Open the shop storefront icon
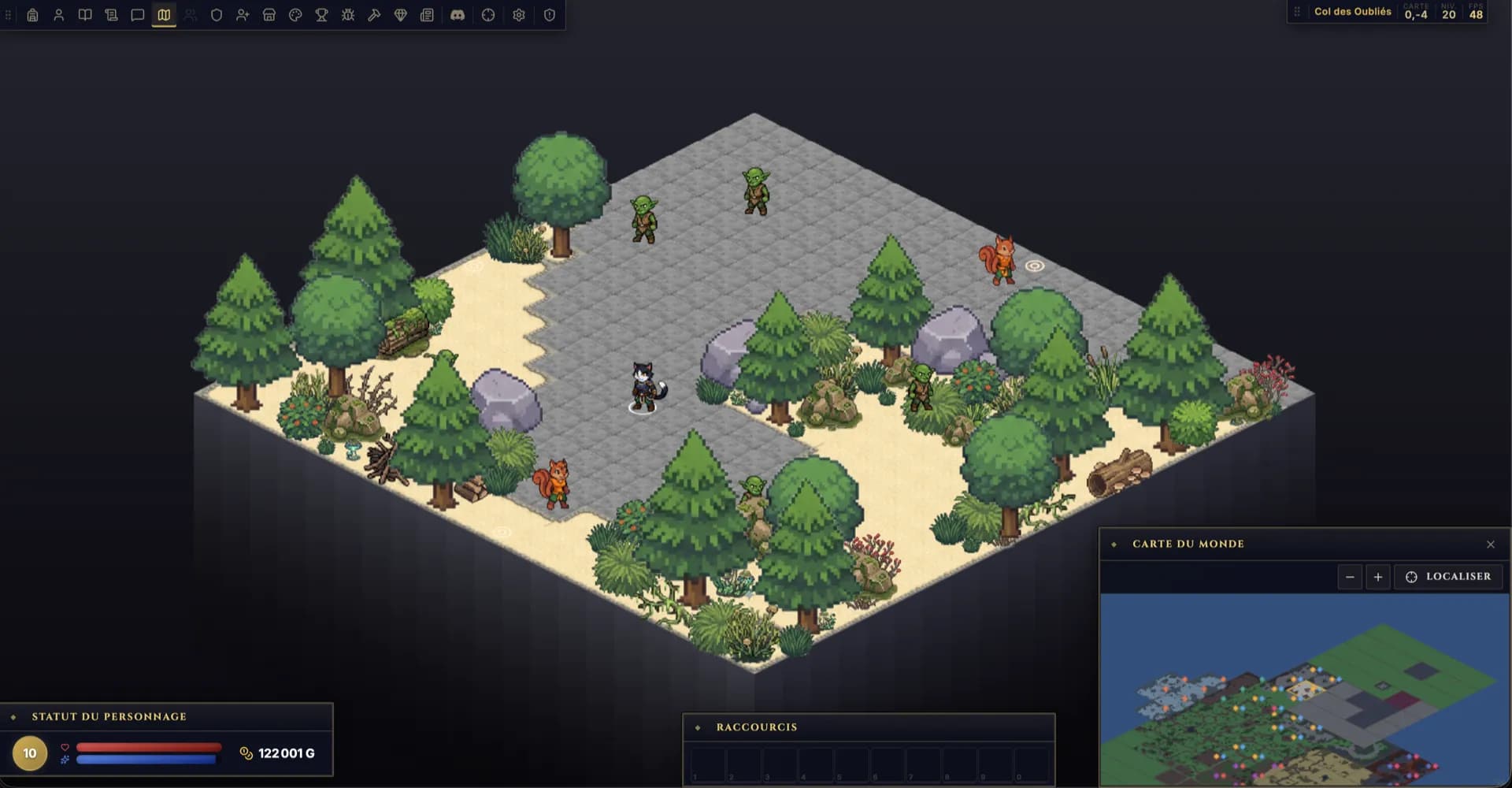 point(269,15)
